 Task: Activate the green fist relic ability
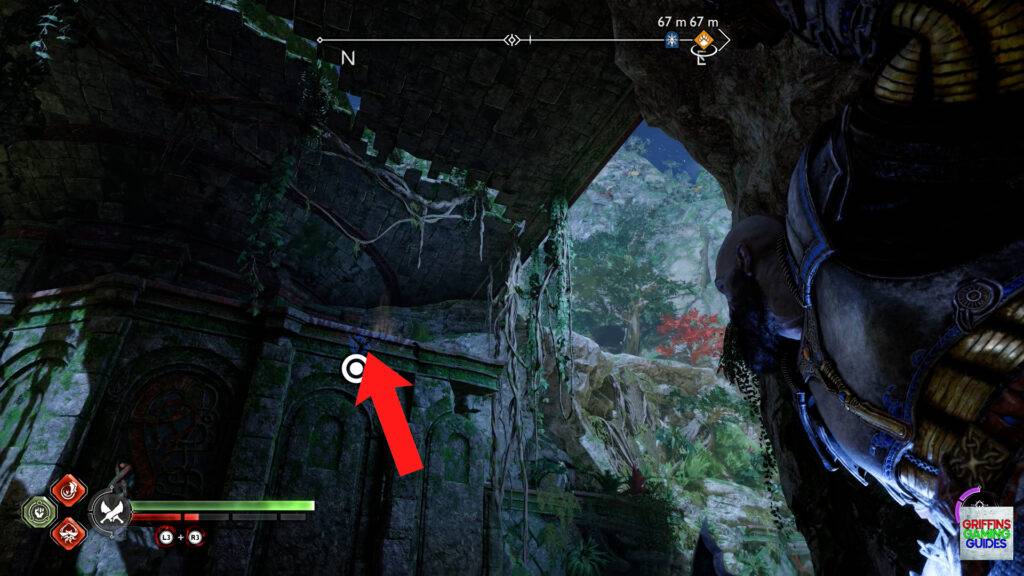coord(37,512)
